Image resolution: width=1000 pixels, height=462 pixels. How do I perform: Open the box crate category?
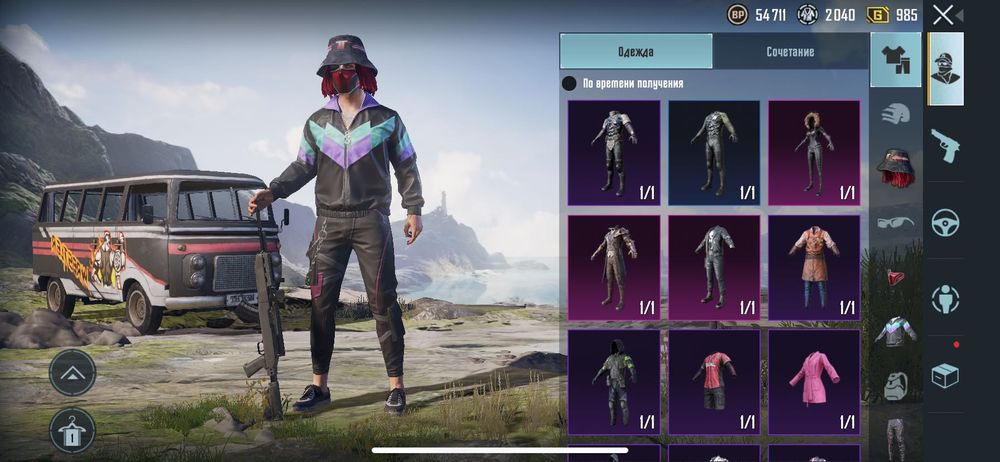tap(945, 375)
